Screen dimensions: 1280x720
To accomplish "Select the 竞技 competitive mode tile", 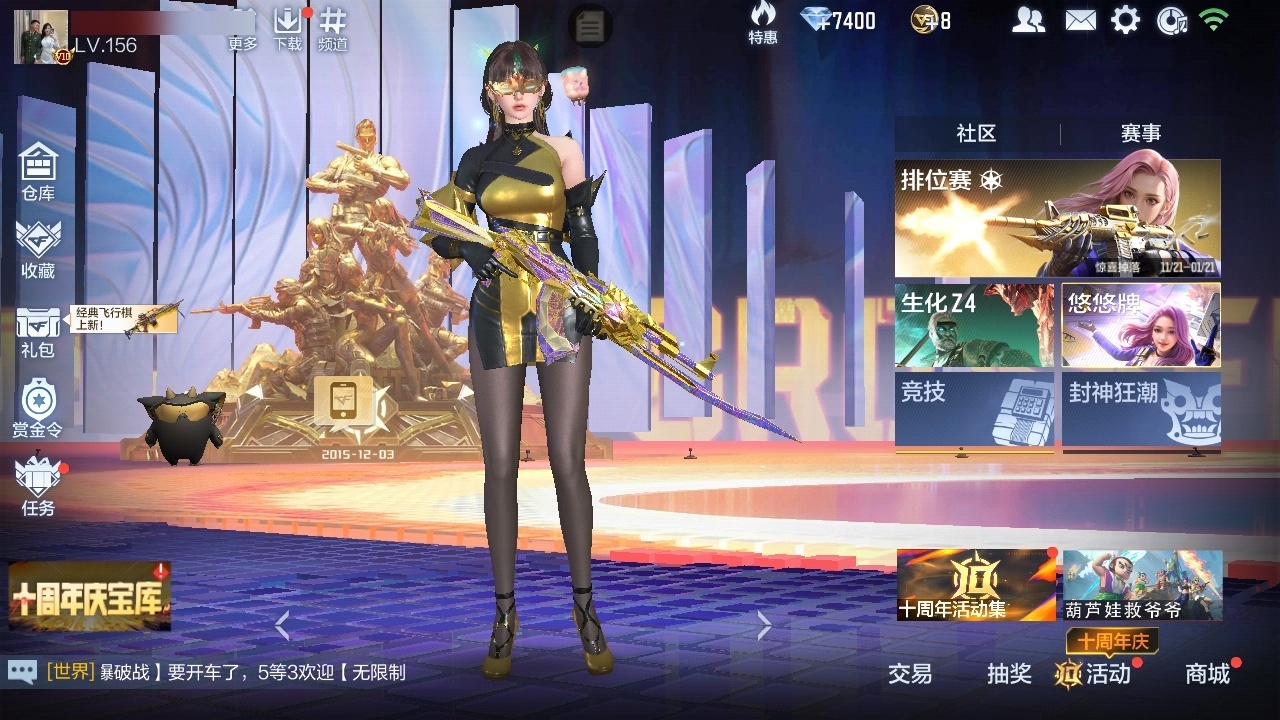I will pyautogui.click(x=974, y=410).
